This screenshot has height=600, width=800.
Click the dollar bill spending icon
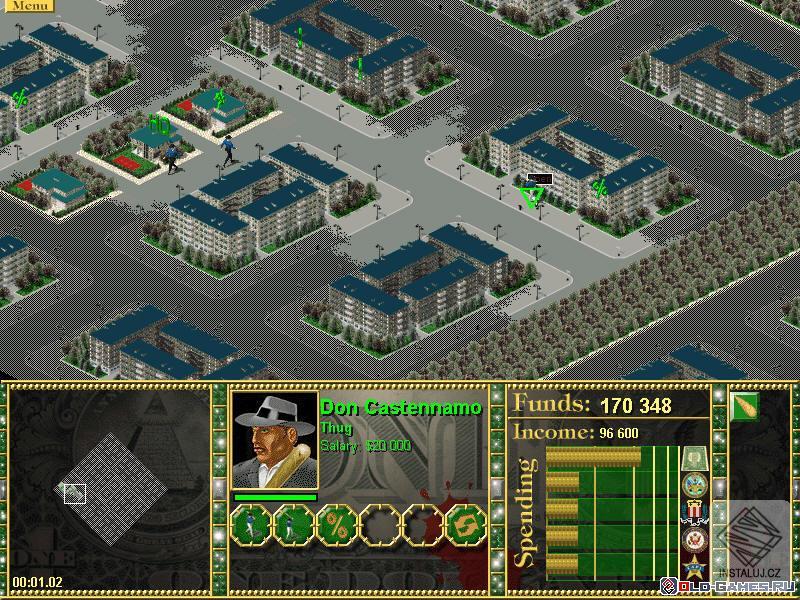pyautogui.click(x=694, y=459)
